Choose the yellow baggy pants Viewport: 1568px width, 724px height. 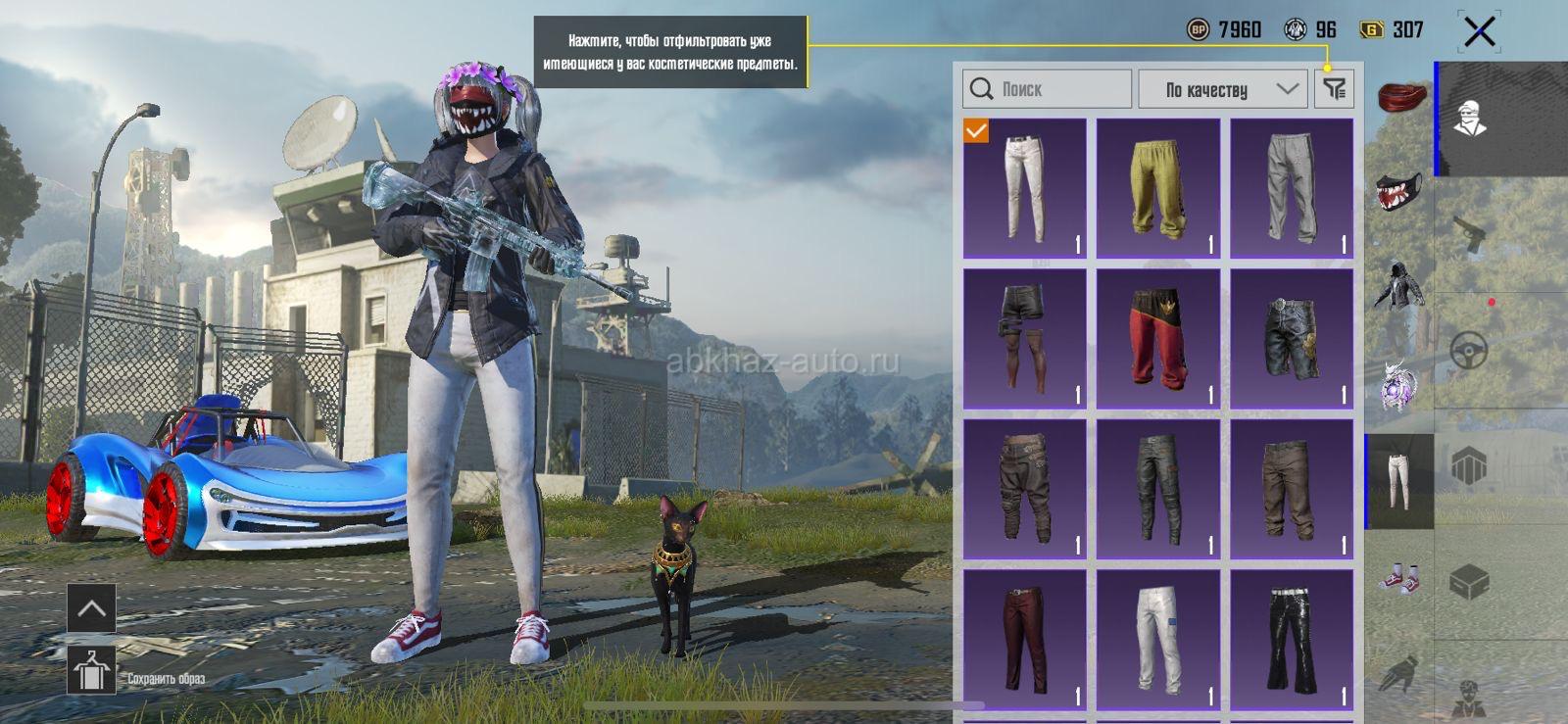(x=1157, y=188)
